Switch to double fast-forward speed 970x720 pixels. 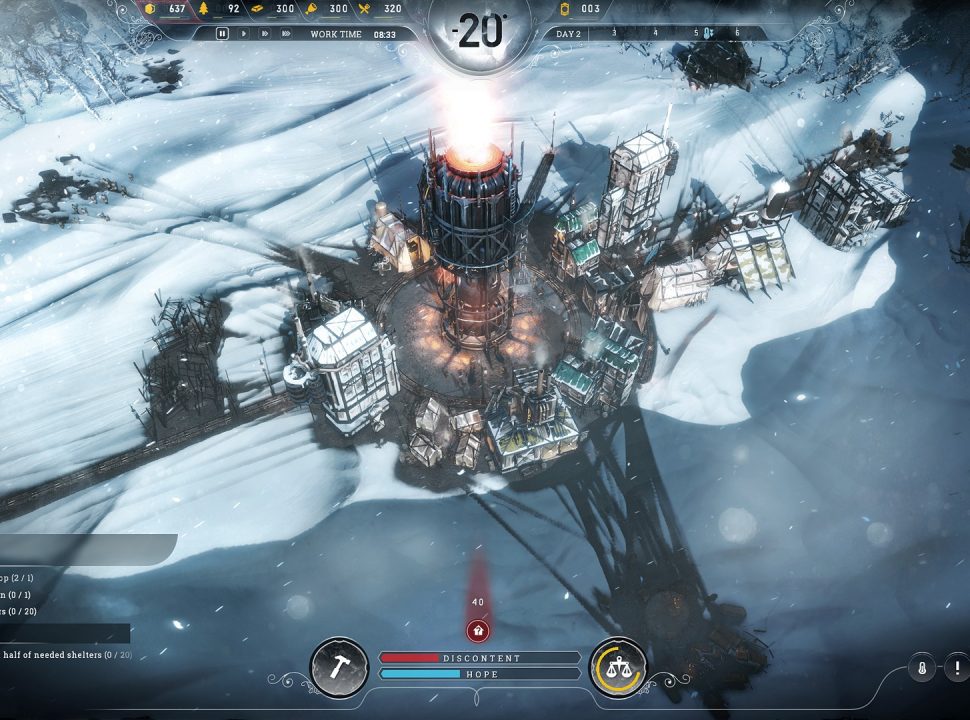click(x=264, y=33)
